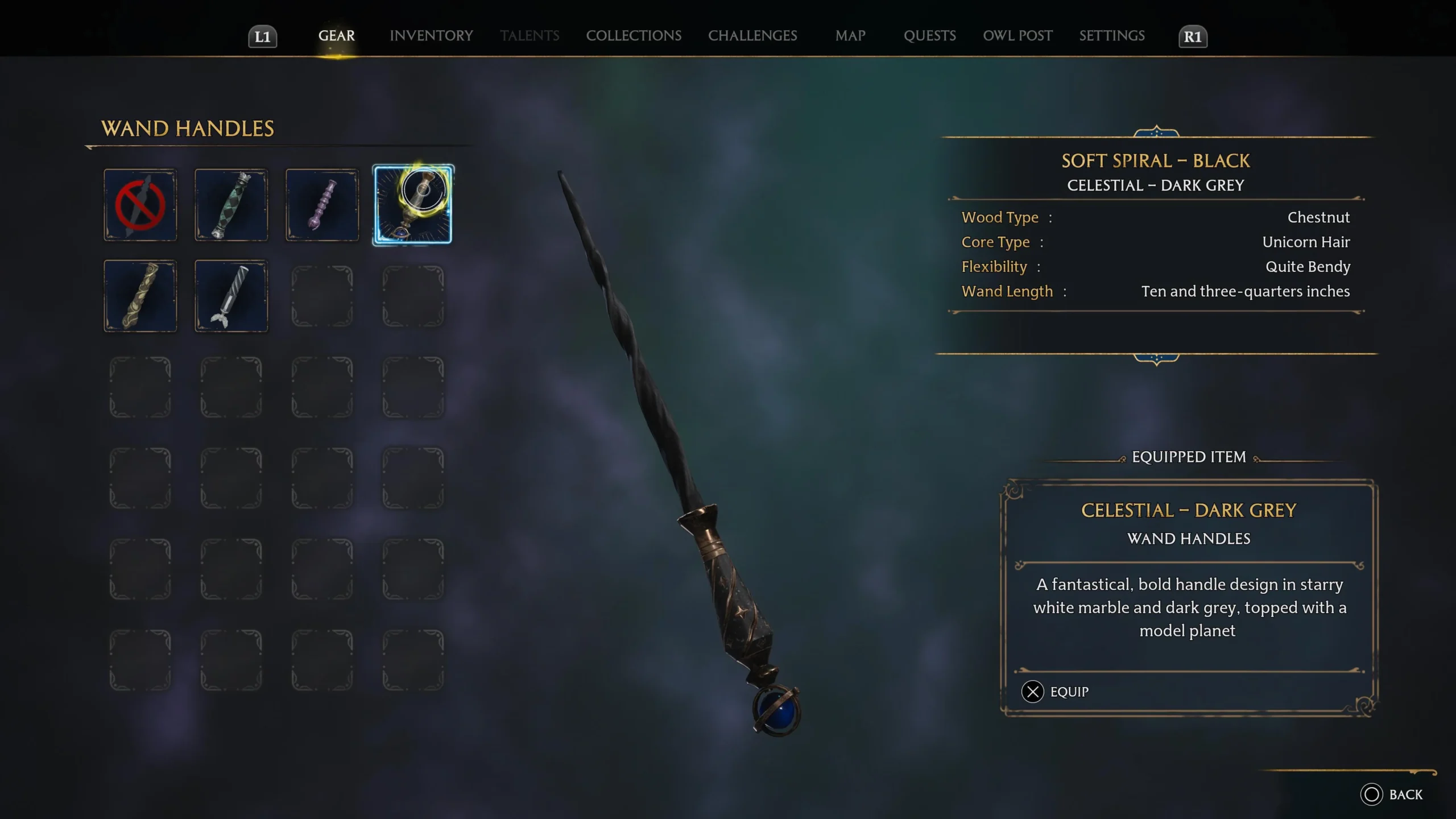Switch to the OWL POST tab
This screenshot has width=1456, height=819.
pyautogui.click(x=1017, y=35)
